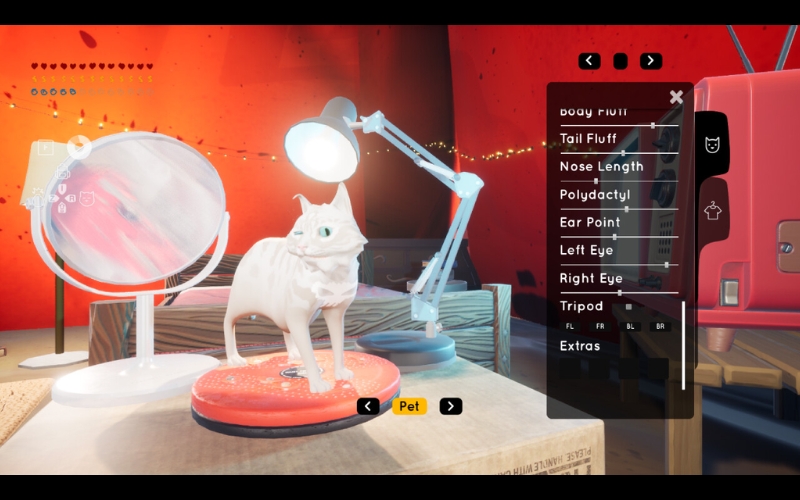Move the Right Eye slider
Viewport: 800px width, 500px height.
coord(620,293)
